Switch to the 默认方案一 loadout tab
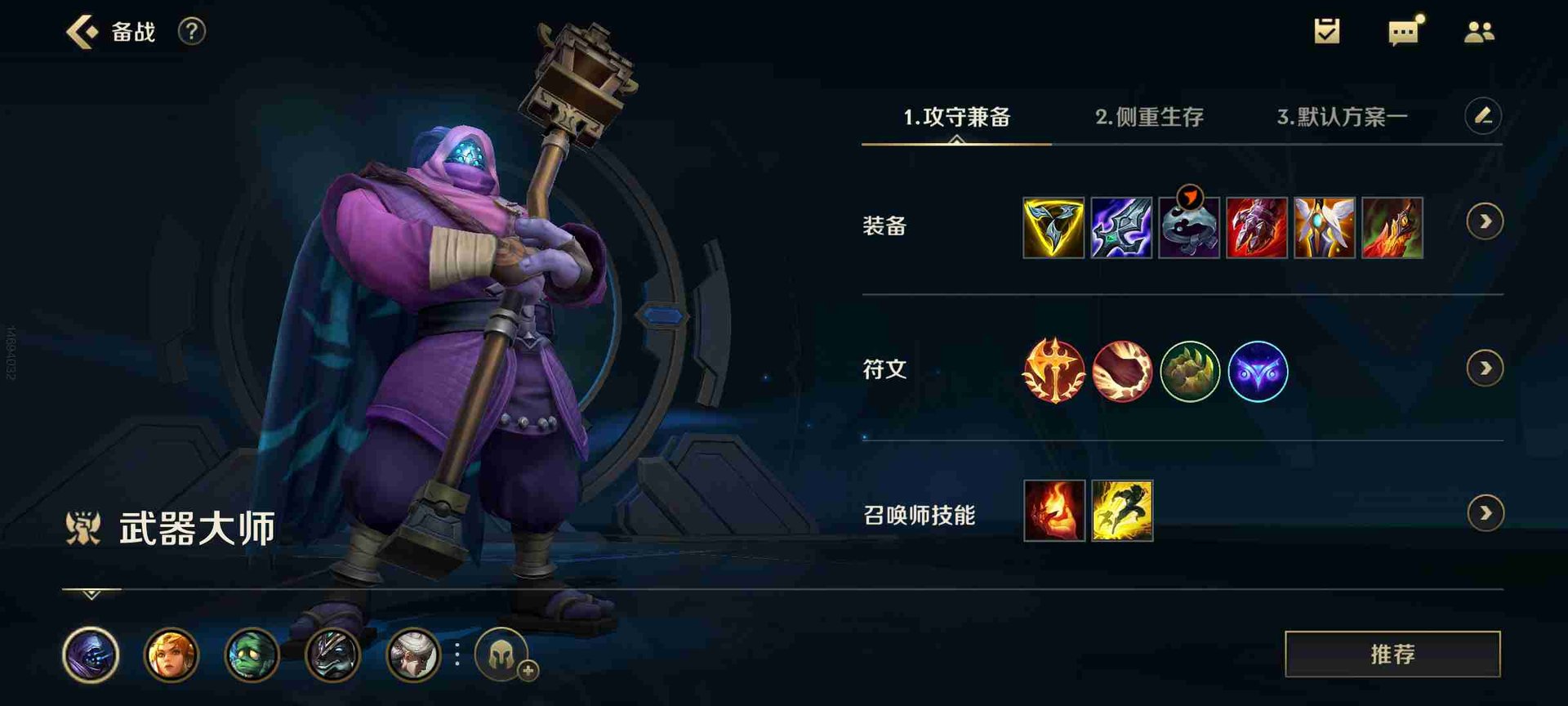 (1343, 117)
